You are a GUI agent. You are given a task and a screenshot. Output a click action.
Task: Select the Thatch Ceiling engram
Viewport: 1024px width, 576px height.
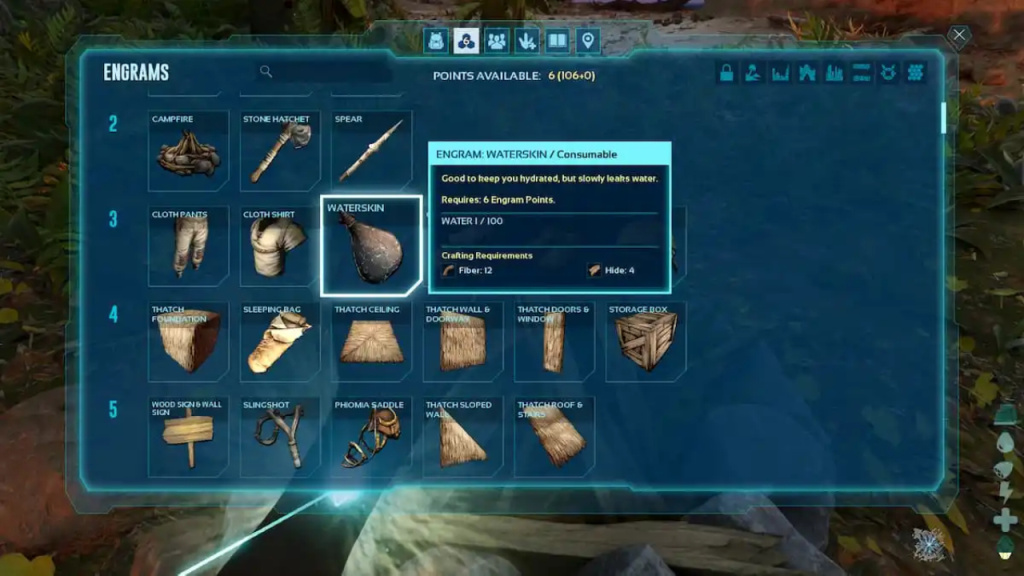point(371,342)
